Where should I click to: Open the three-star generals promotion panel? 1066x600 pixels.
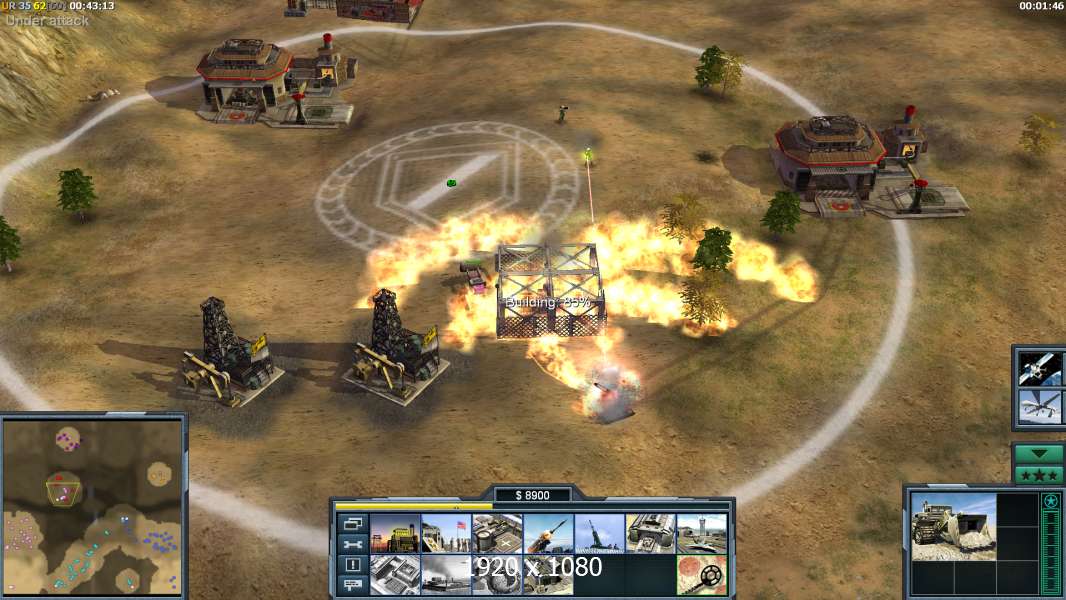(x=1039, y=474)
